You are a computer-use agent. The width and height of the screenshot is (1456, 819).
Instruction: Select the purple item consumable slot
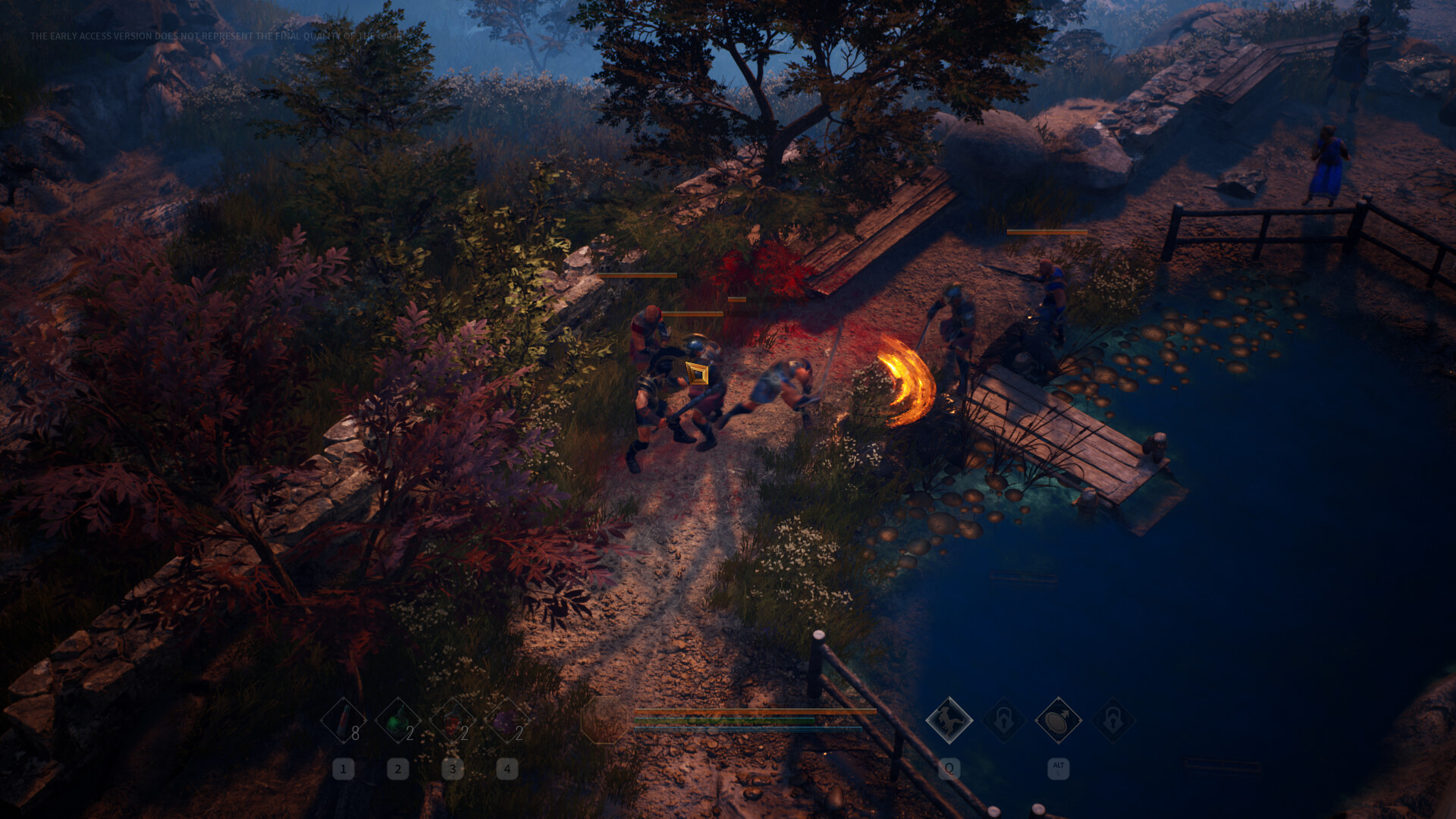tap(507, 720)
